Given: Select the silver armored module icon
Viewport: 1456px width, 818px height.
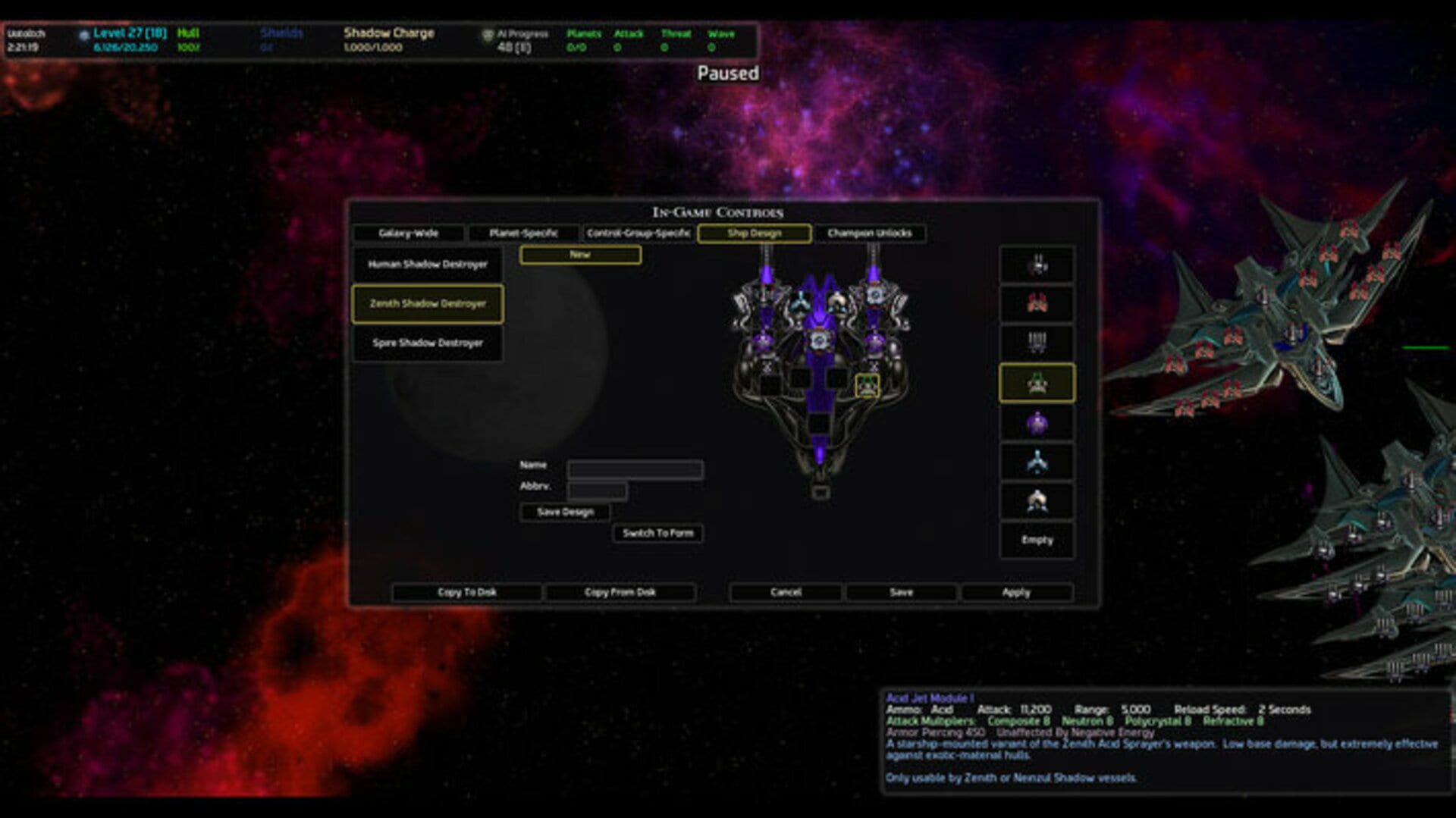Looking at the screenshot, I should pos(1037,501).
